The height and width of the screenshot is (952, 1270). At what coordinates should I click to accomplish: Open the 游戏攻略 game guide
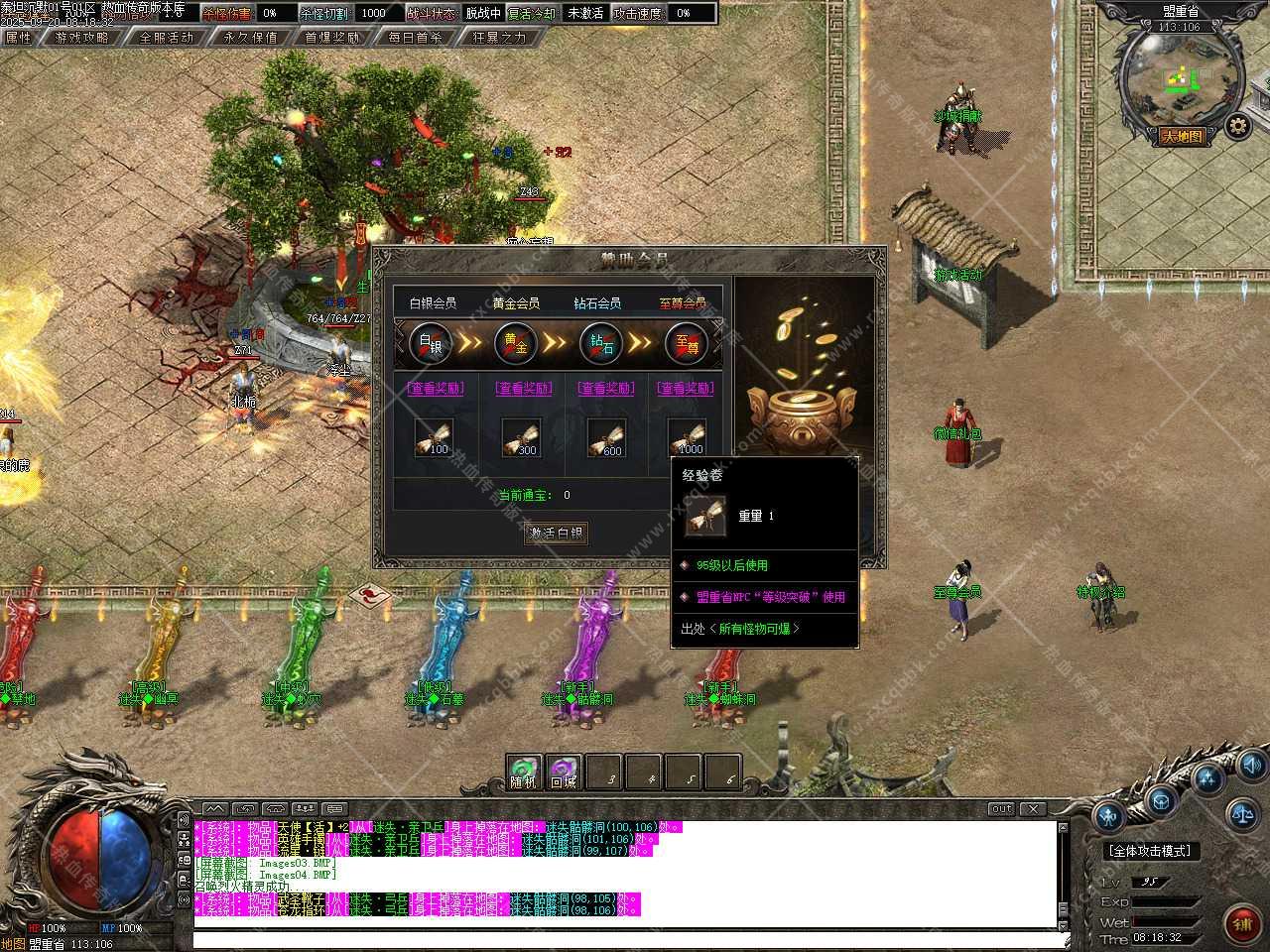coord(82,38)
